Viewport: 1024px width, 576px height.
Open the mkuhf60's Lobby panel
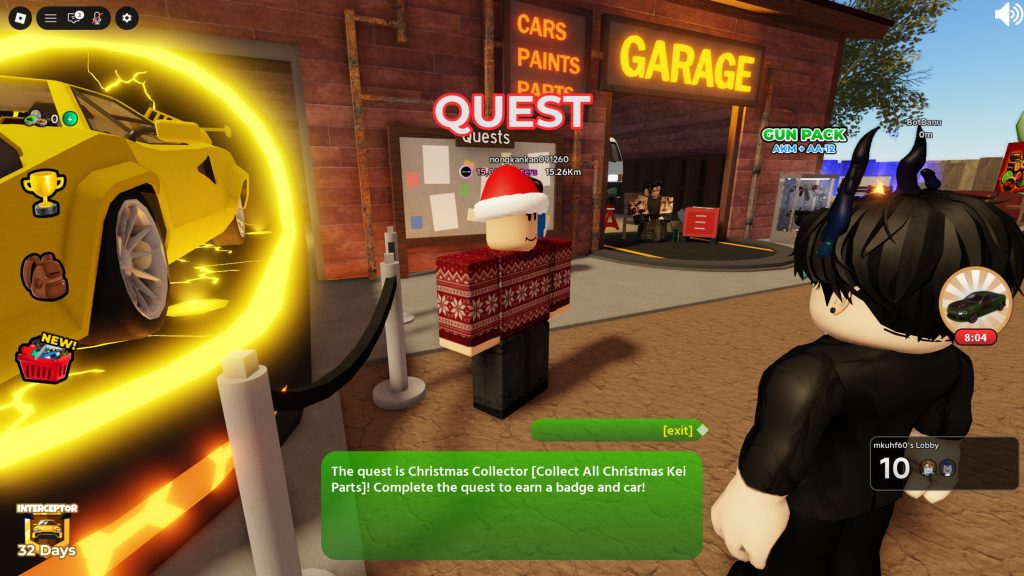click(943, 463)
